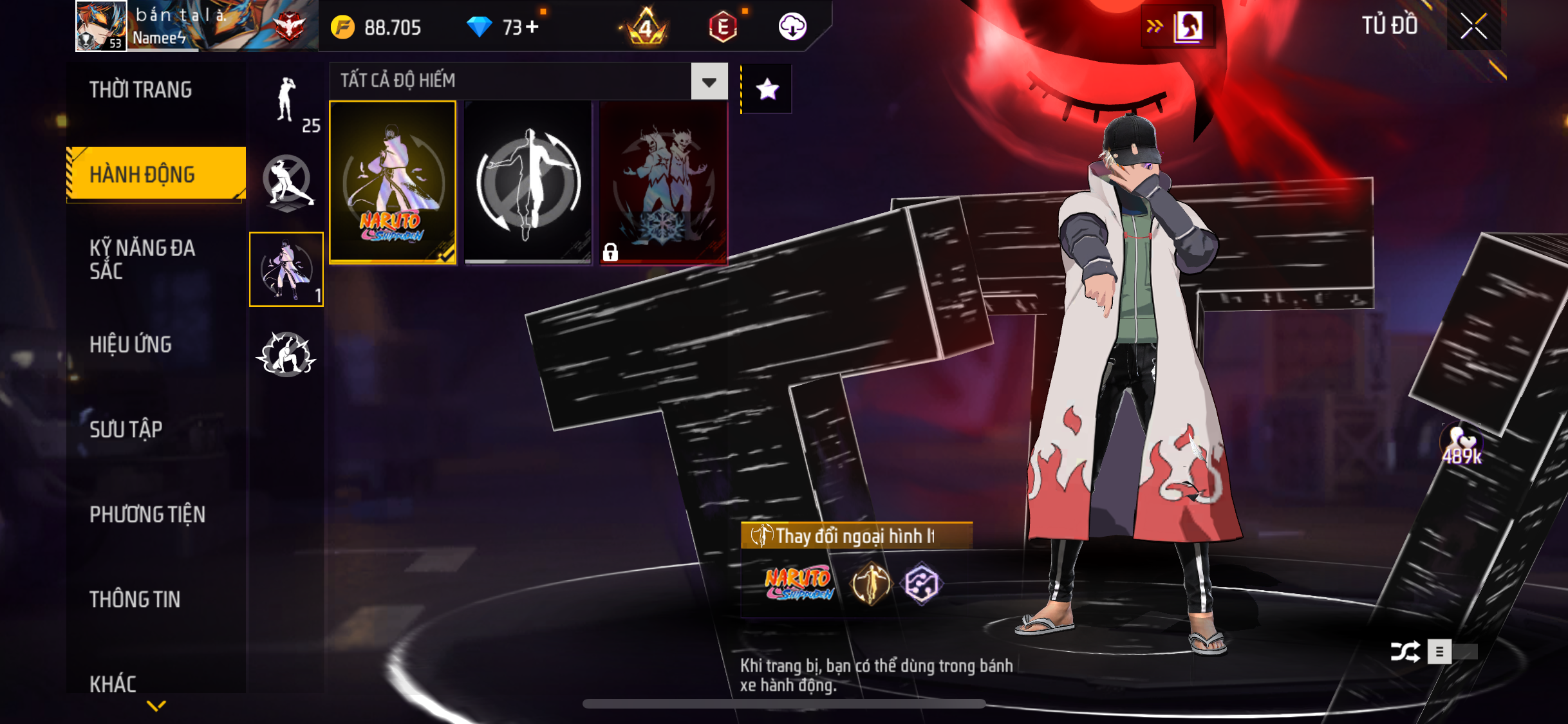Screen dimensions: 1568x724
Task: Switch to the THỜI TRANG tab
Action: 140,89
